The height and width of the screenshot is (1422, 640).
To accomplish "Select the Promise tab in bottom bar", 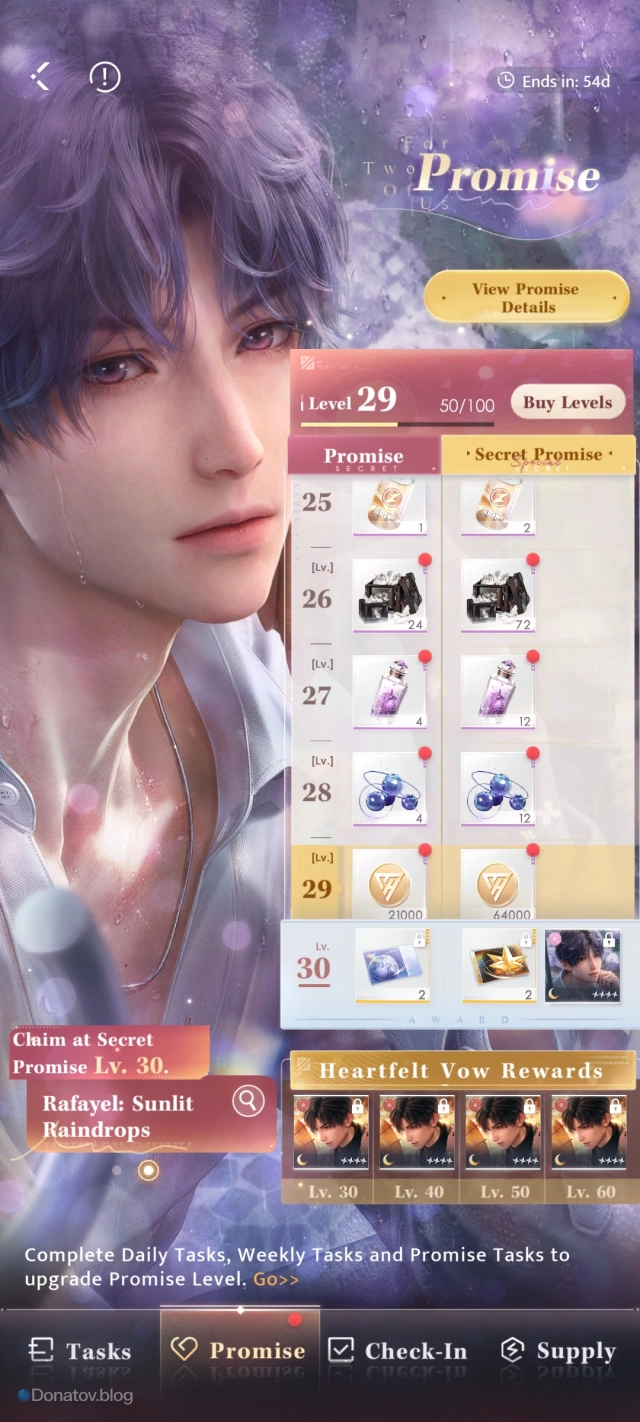I will click(x=240, y=1351).
